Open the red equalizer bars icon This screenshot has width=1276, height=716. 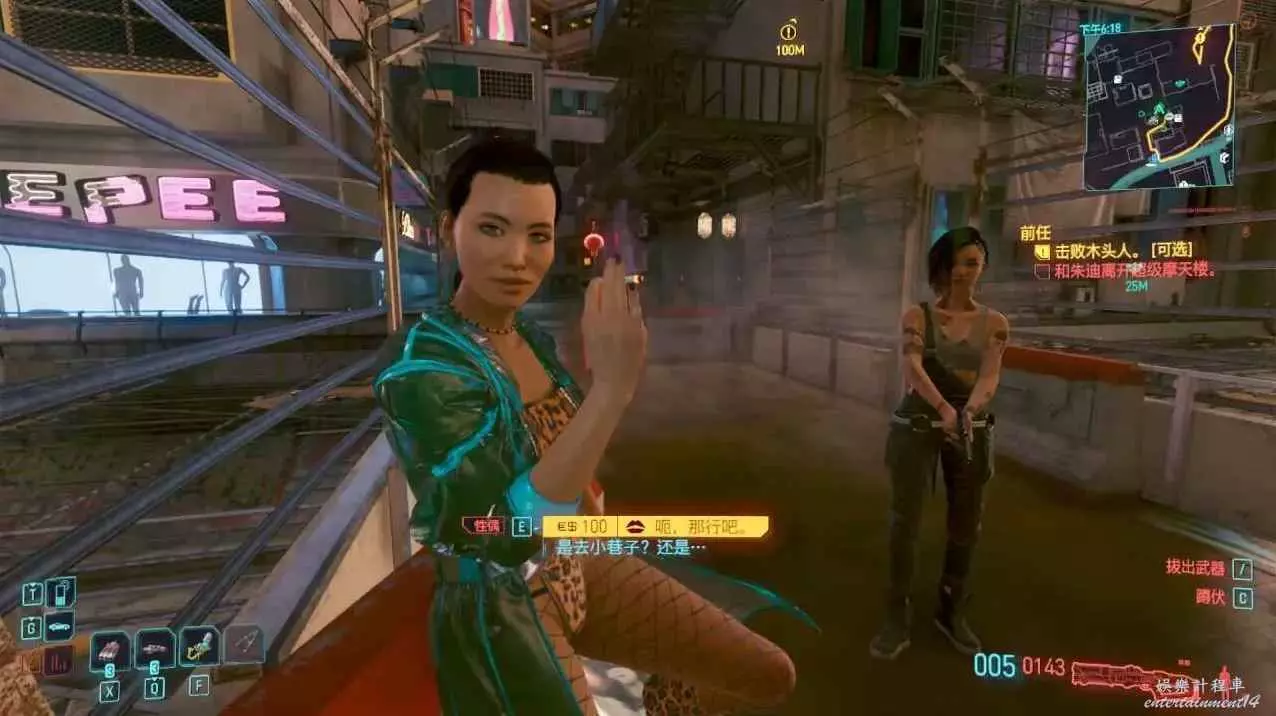pyautogui.click(x=58, y=660)
